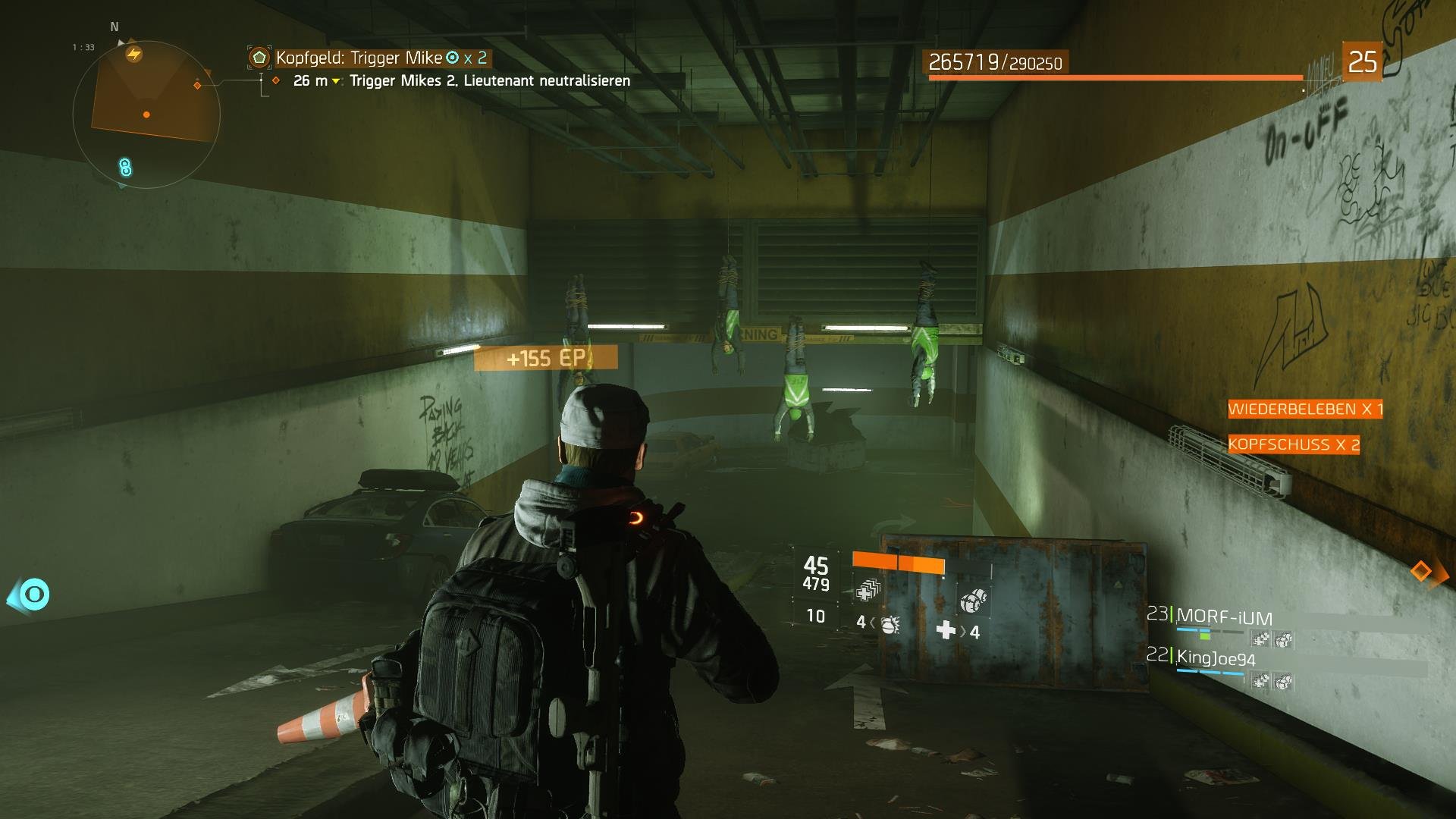Click the pentagon bounty icon beside Kopfgeld
1456x819 pixels.
click(259, 56)
